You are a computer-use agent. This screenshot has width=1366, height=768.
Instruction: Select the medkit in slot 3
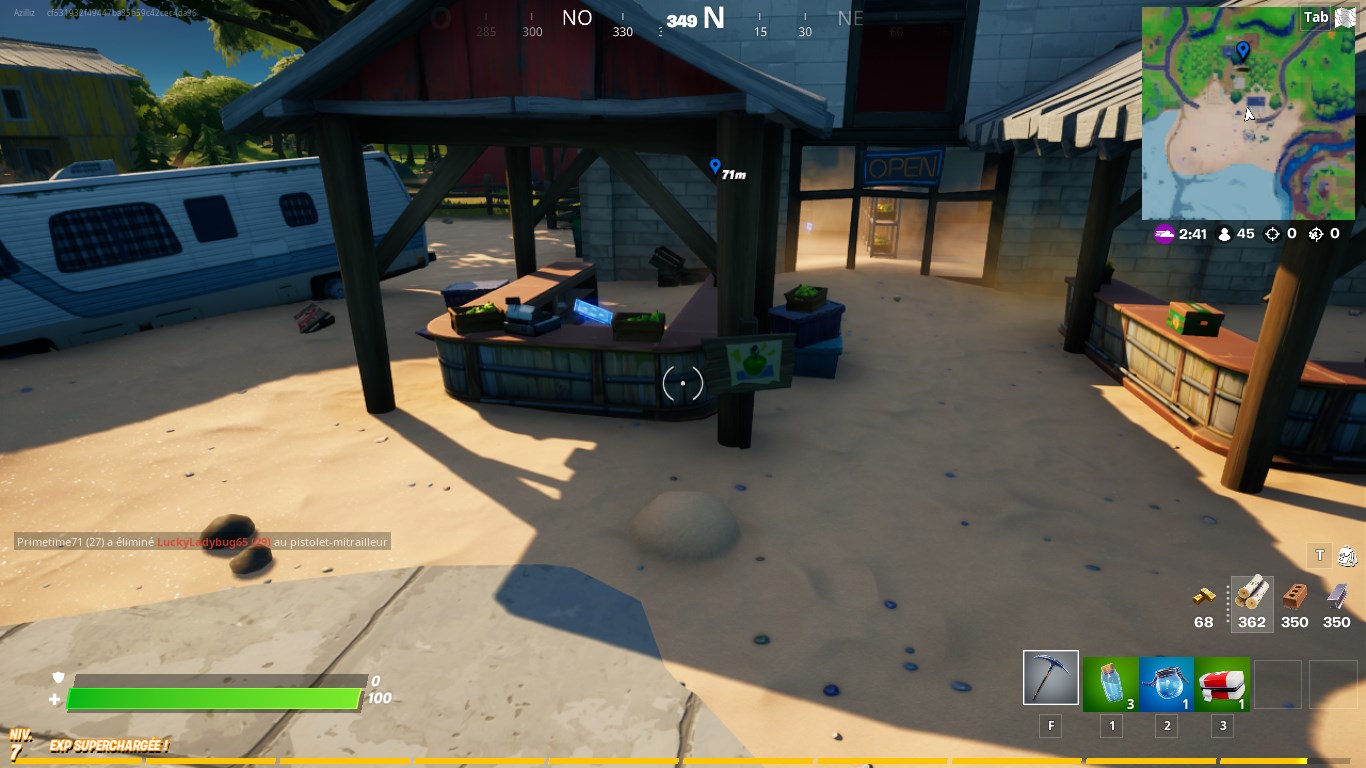pyautogui.click(x=1221, y=684)
